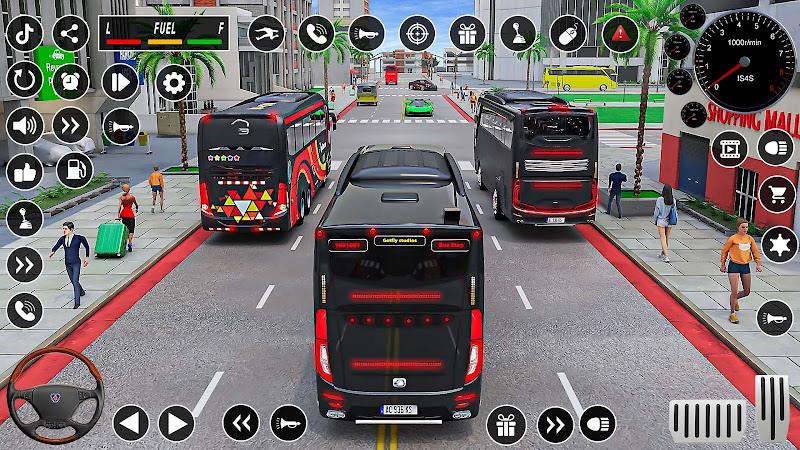800x450 pixels.
Task: Turn on the hazard warning triangle
Action: [x=620, y=33]
